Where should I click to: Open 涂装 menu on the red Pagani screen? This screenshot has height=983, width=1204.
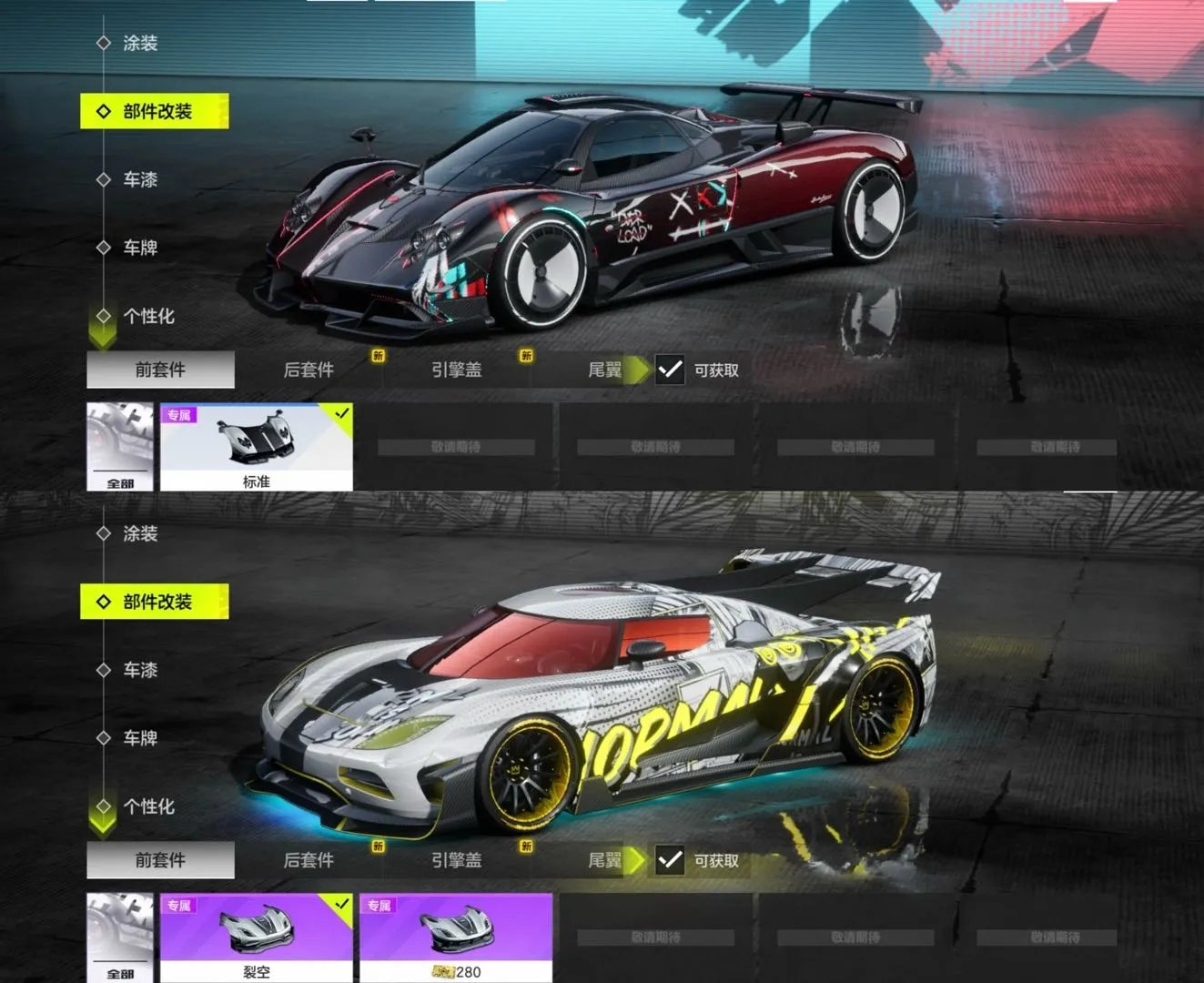pyautogui.click(x=140, y=43)
